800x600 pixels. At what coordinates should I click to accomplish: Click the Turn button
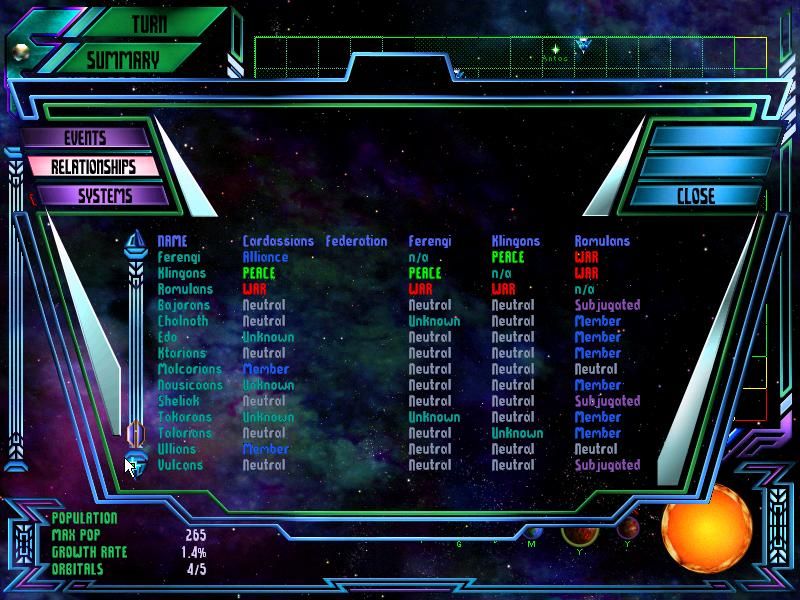pos(150,24)
